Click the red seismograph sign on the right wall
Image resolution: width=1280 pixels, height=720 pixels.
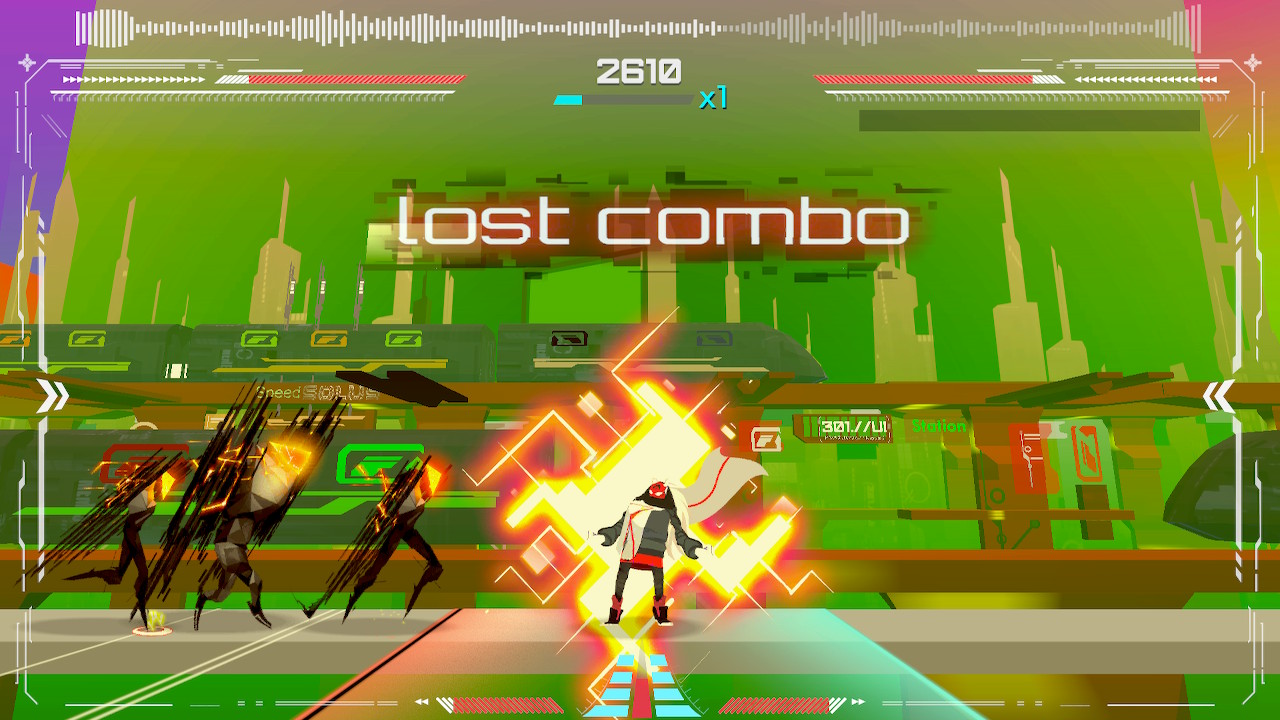(x=1025, y=458)
